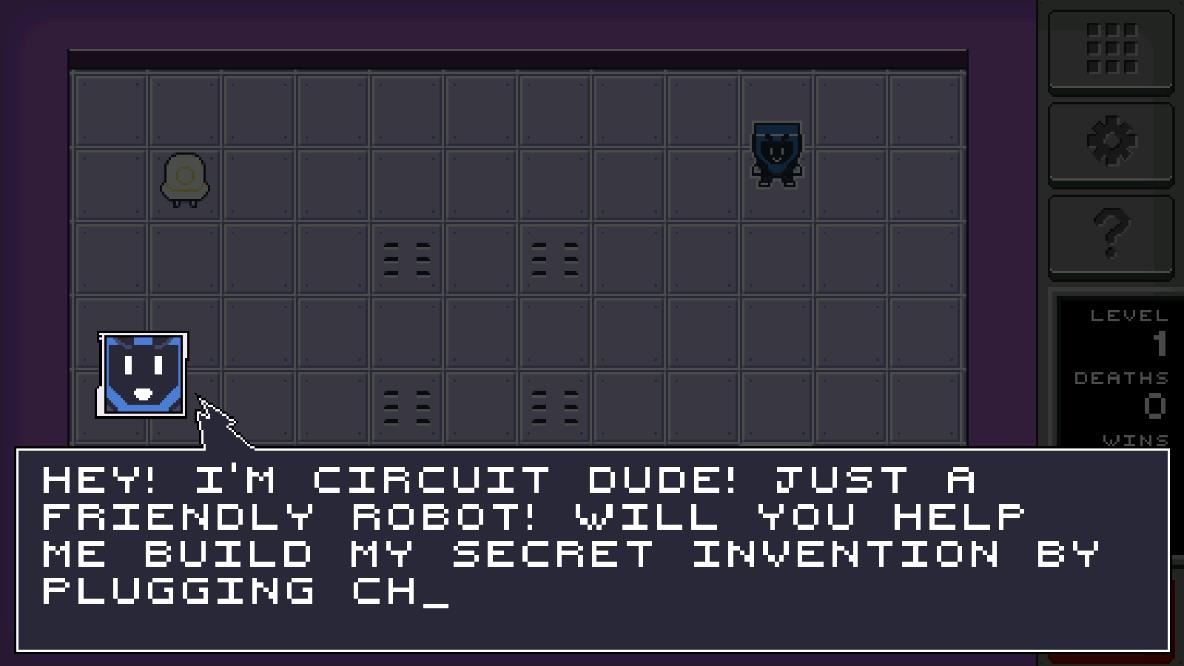This screenshot has height=666, width=1184.
Task: Show help with the question mark button
Action: click(x=1111, y=235)
